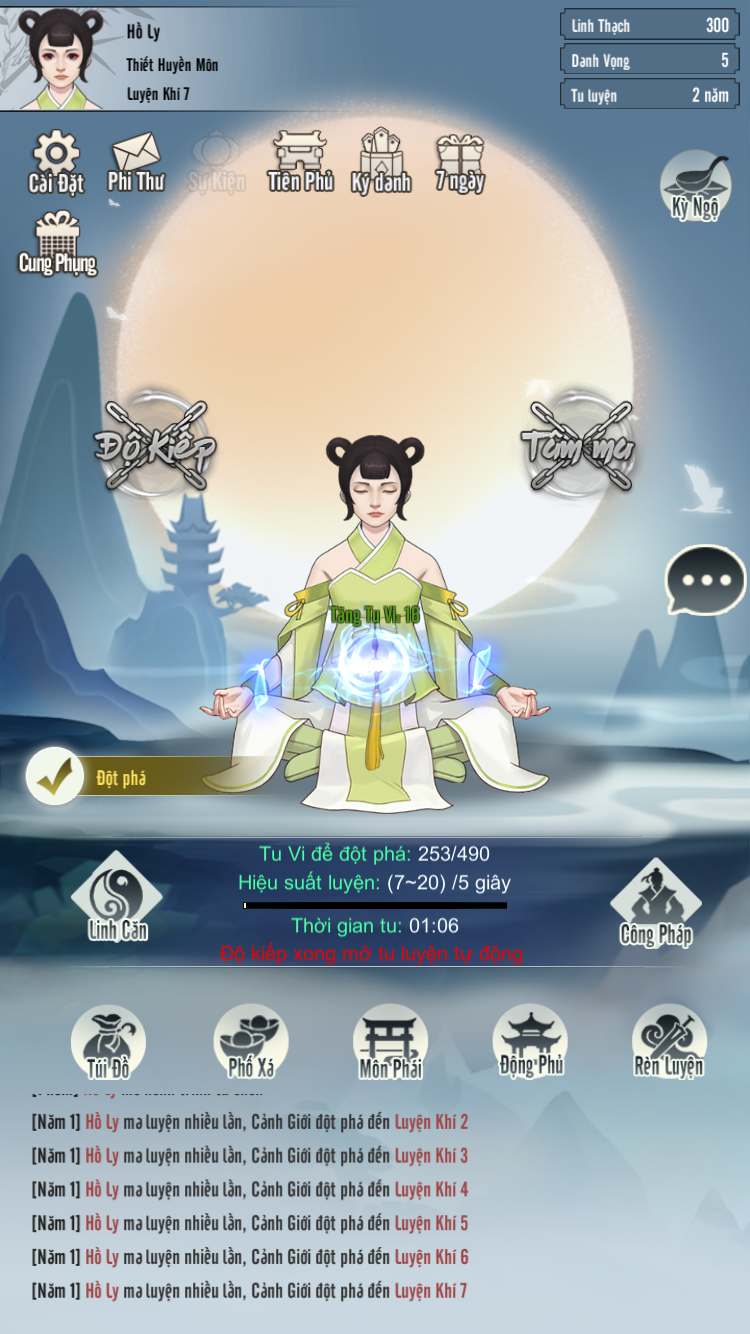Screen dimensions: 750x1334
Task: Open the Công Pháp technique menu
Action: (656, 902)
